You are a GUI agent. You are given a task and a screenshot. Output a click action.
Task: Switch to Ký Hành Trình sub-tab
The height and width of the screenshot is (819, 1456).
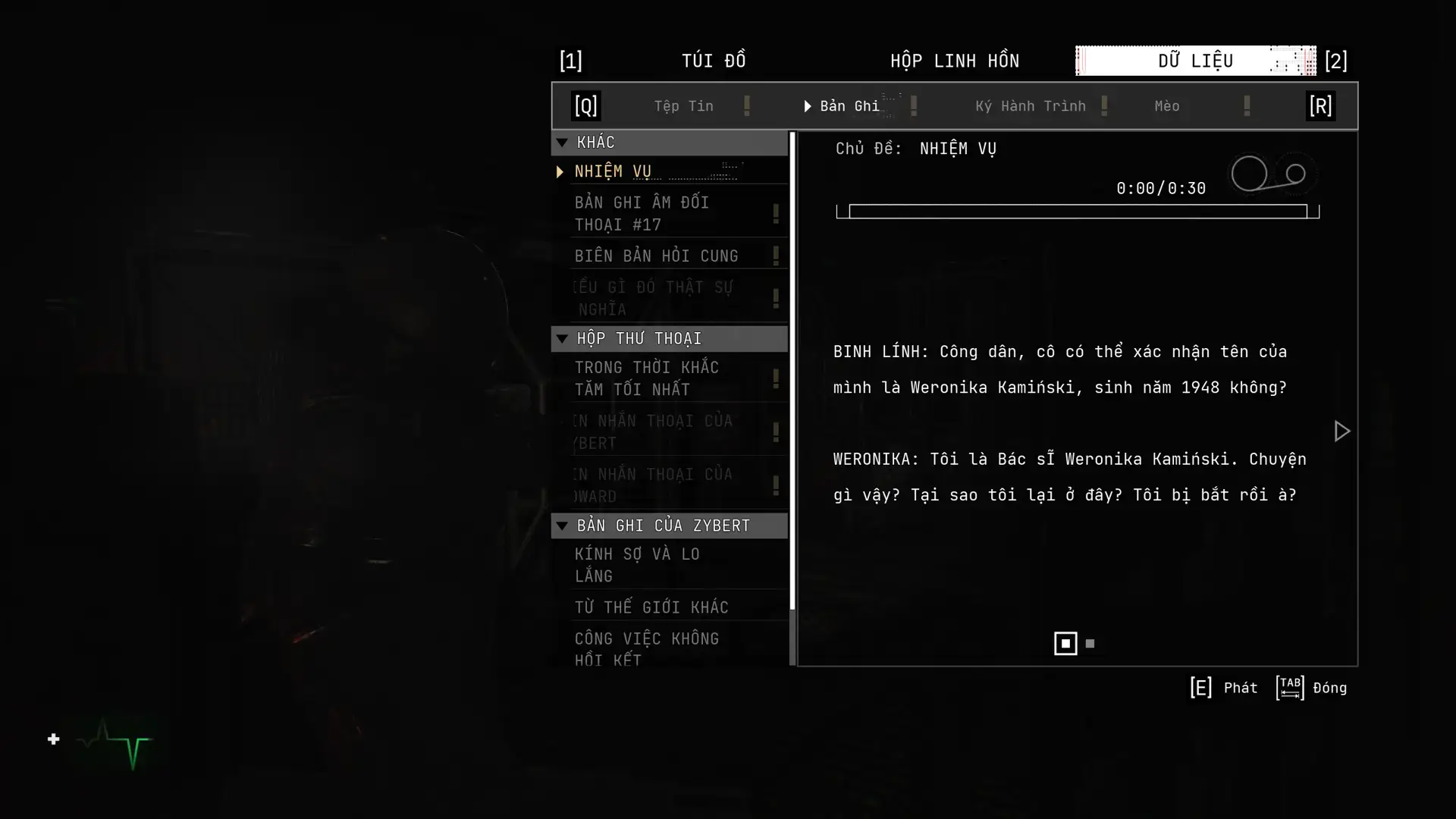[x=1030, y=106]
